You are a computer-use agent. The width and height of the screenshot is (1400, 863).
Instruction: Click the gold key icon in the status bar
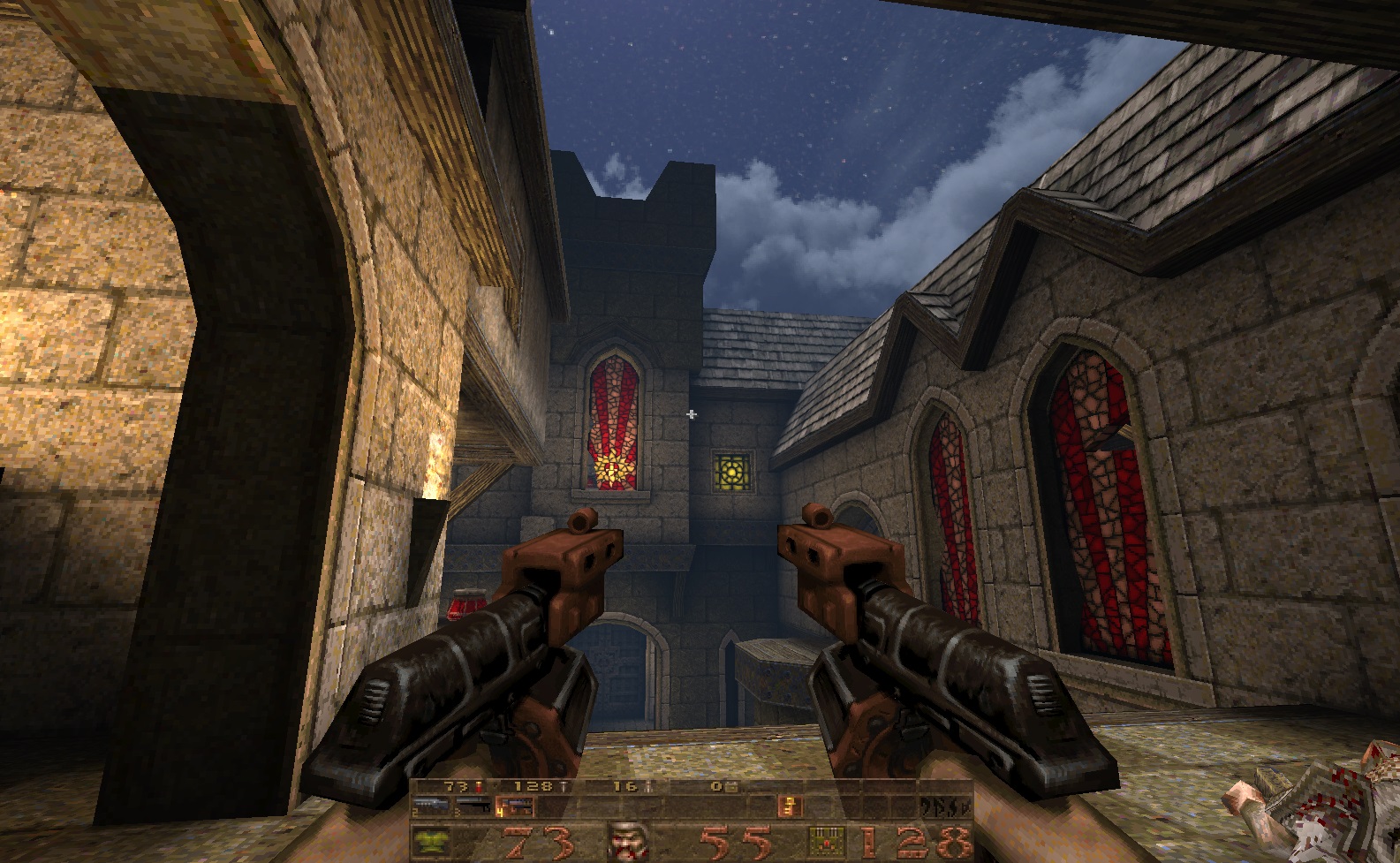click(x=789, y=806)
